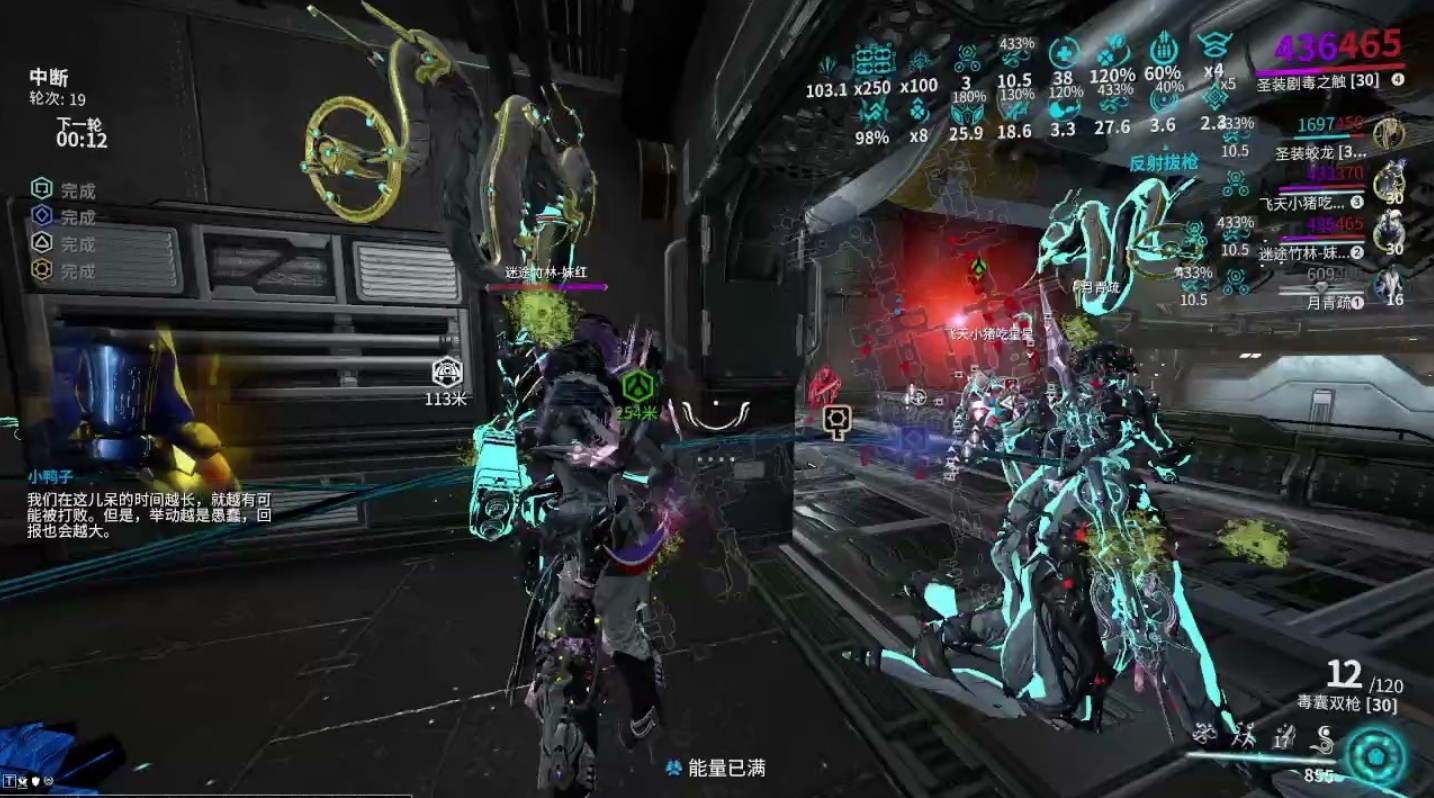Activate the second warframe ability icon
This screenshot has width=1434, height=798.
tap(1244, 739)
